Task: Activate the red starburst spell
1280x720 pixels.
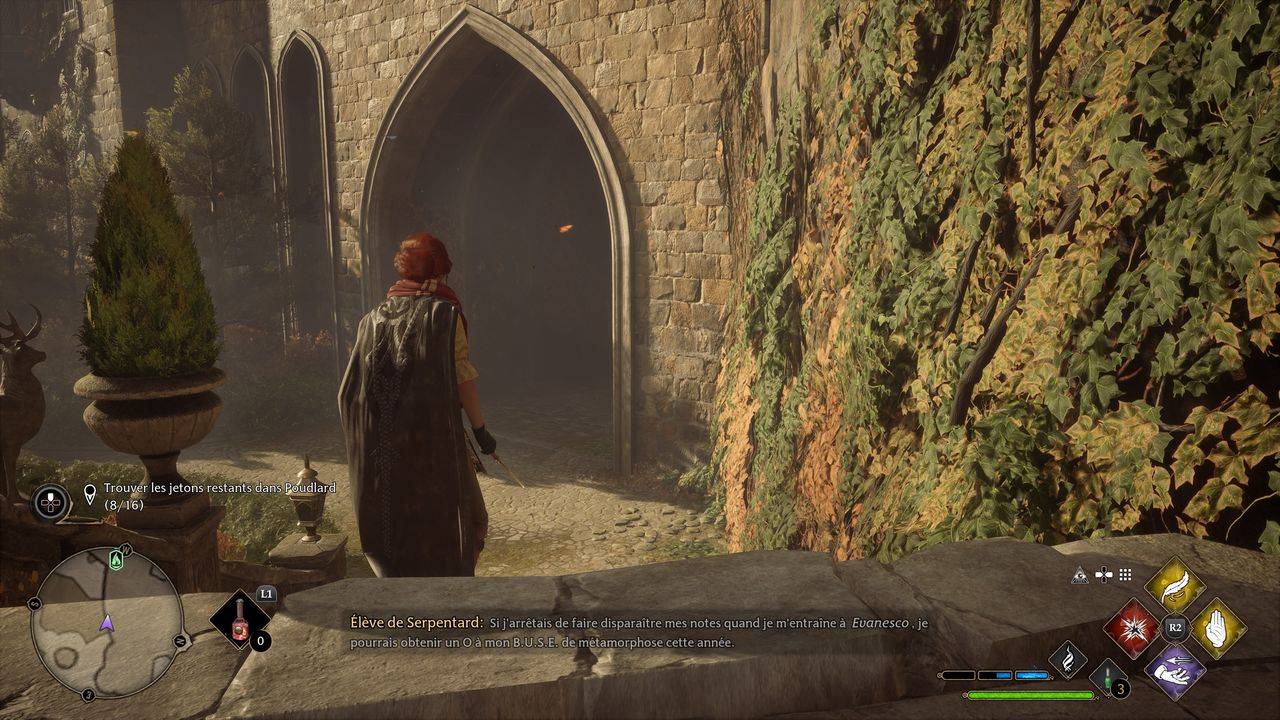Action: click(1132, 628)
